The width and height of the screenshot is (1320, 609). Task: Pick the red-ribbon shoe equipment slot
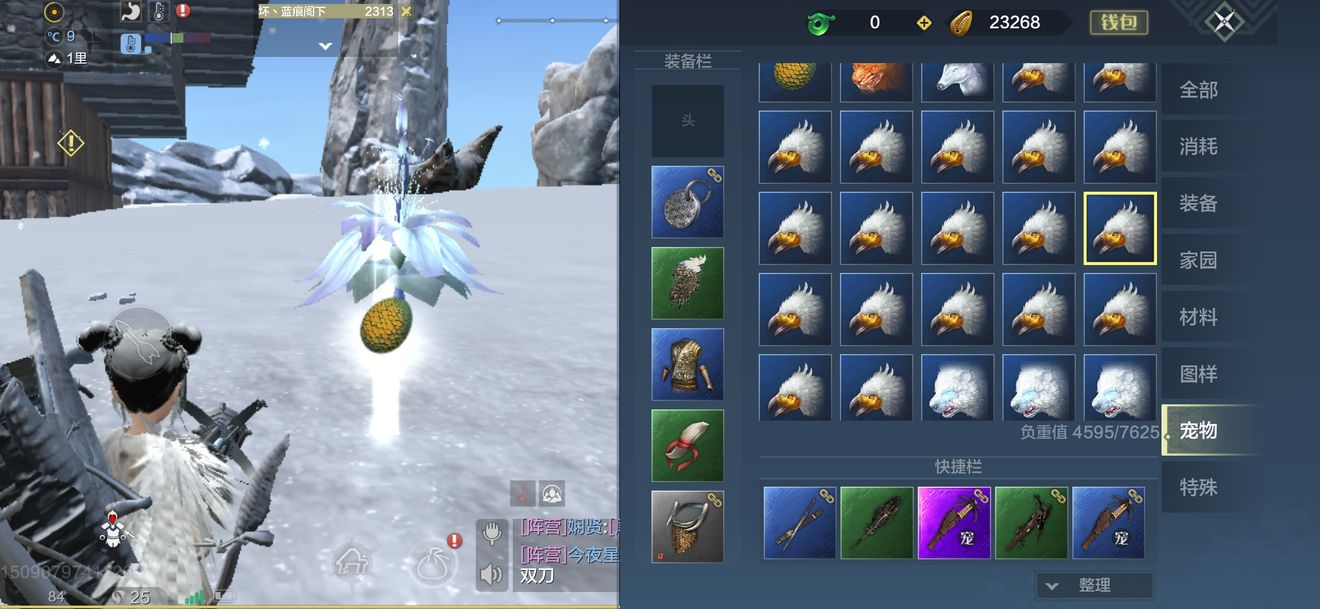688,445
